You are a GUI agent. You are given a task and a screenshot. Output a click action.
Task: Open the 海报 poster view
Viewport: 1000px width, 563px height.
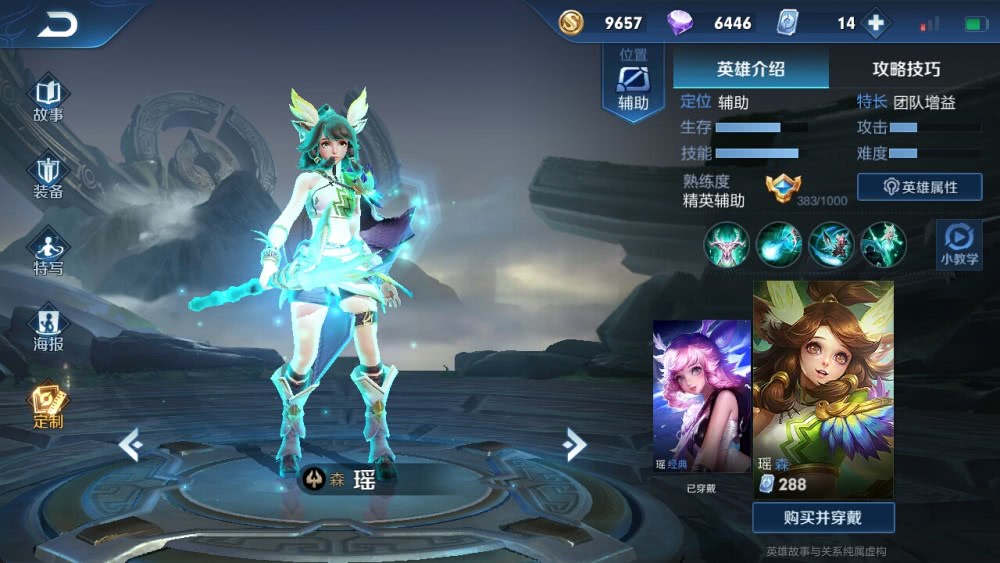48,329
